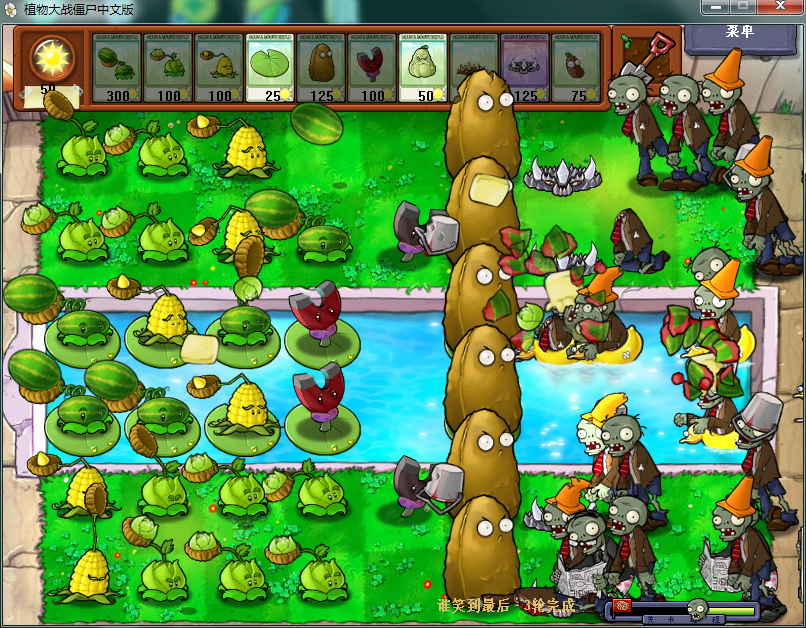This screenshot has width=806, height=628.
Task: Minimize the game window
Action: (x=711, y=9)
